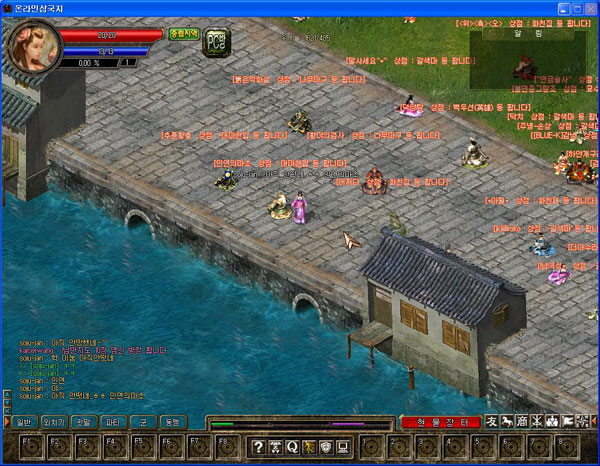Click the character portrait
Screen dimensions: 600x466
pos(33,46)
